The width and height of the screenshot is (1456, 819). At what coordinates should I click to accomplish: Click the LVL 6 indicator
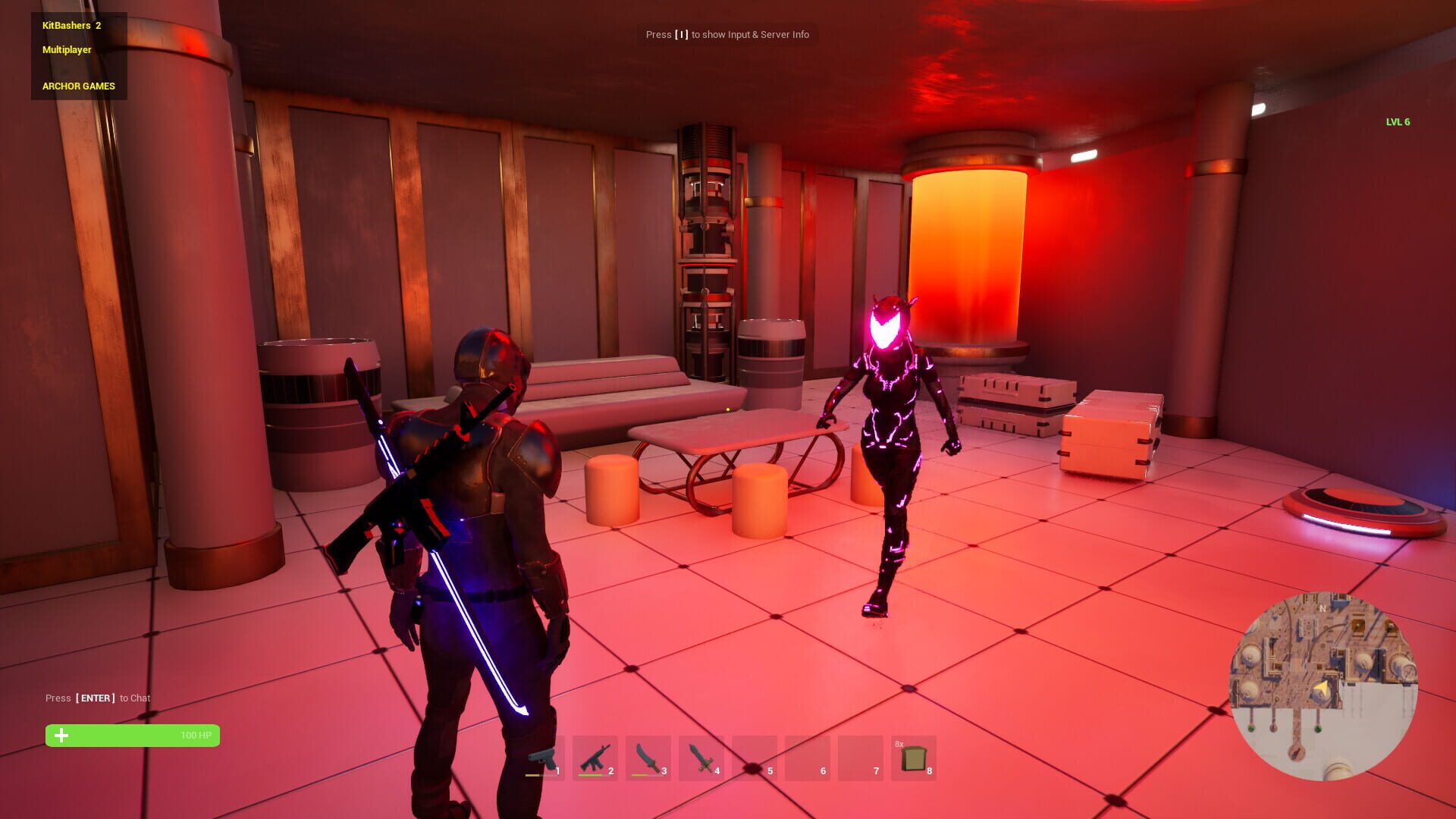(x=1398, y=120)
